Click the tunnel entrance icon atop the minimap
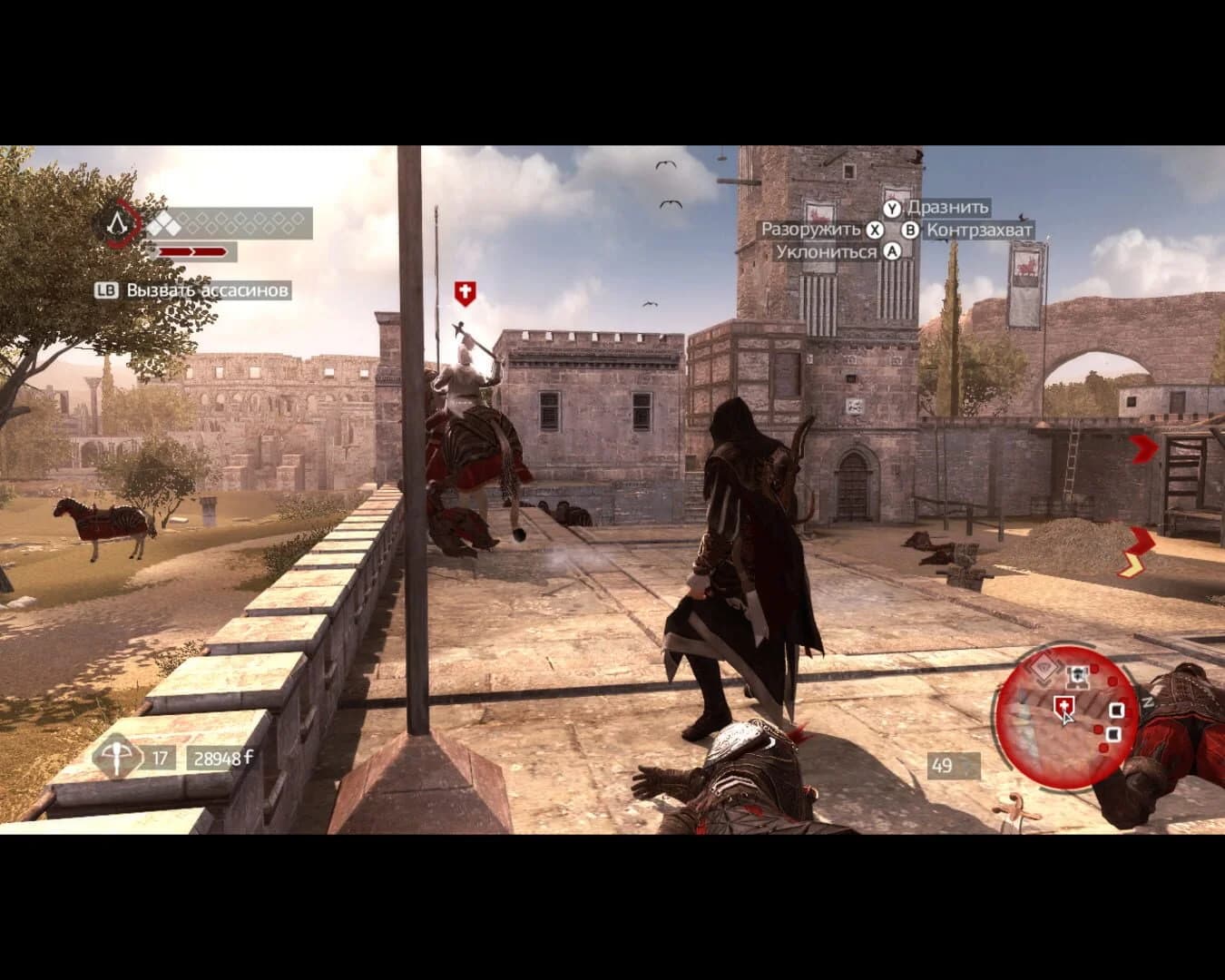Image resolution: width=1225 pixels, height=980 pixels. pos(1077,676)
